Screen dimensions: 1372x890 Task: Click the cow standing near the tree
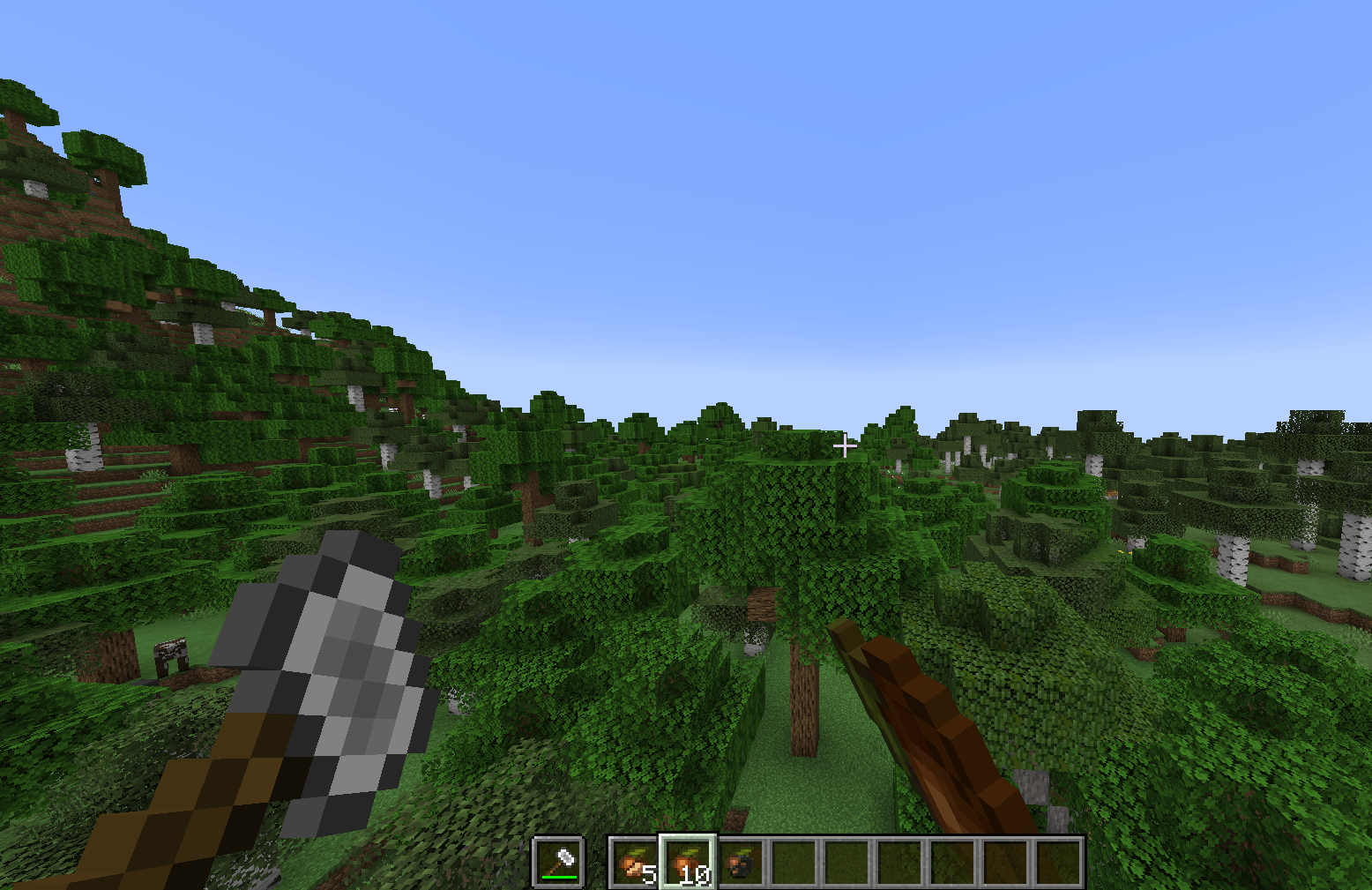(172, 654)
